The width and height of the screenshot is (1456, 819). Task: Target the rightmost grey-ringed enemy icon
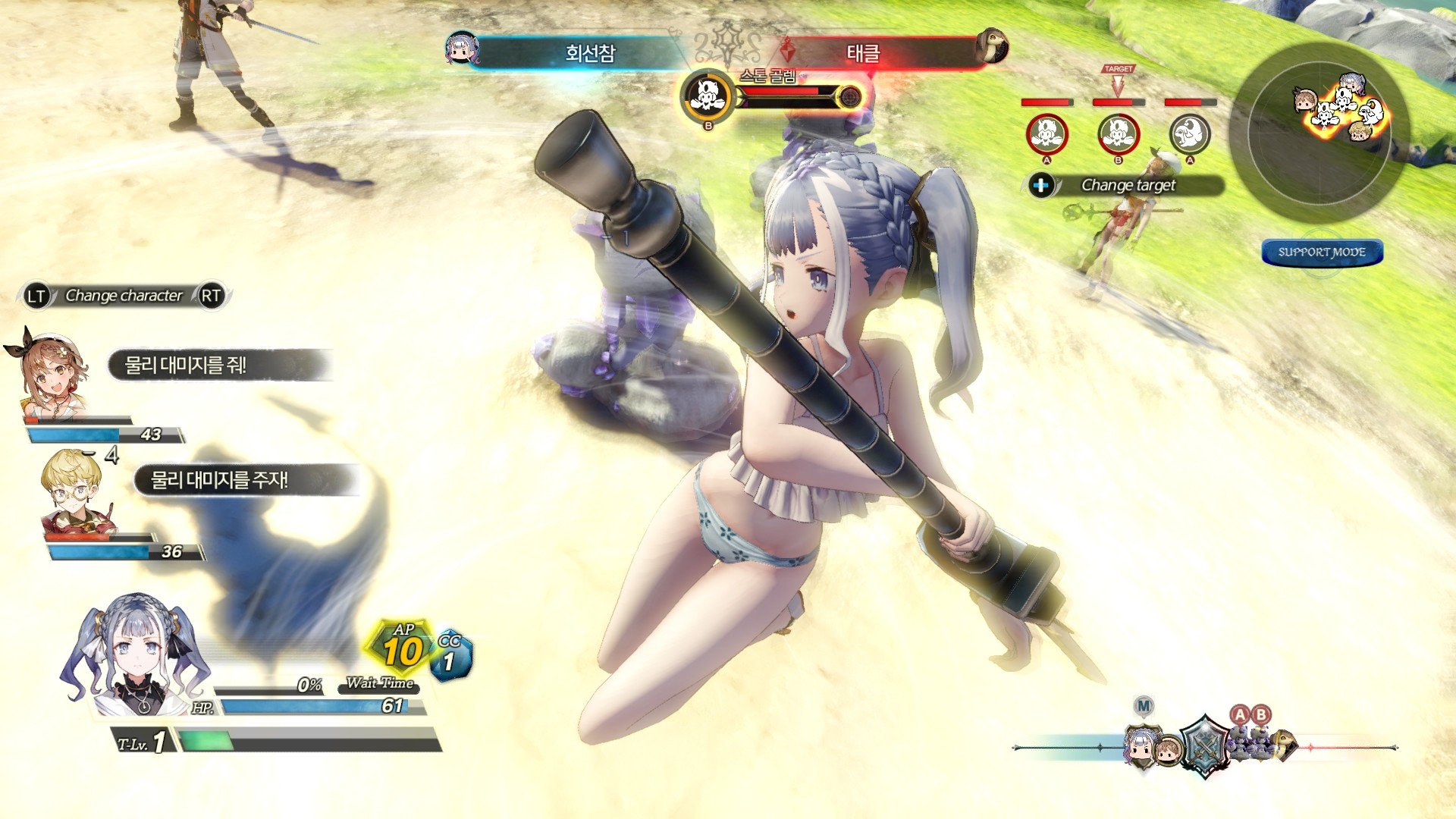pos(1189,135)
